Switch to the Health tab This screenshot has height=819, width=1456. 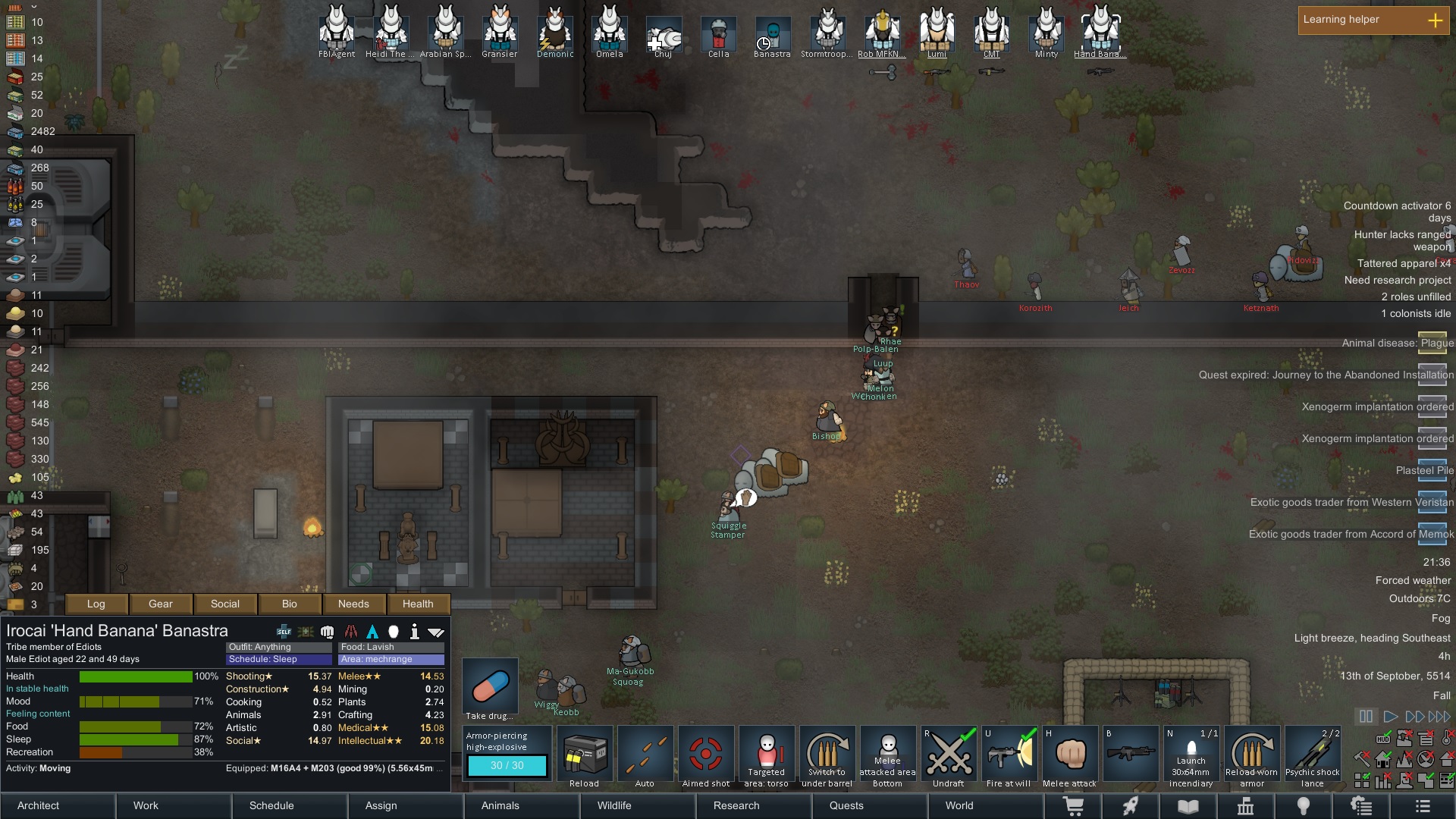418,604
